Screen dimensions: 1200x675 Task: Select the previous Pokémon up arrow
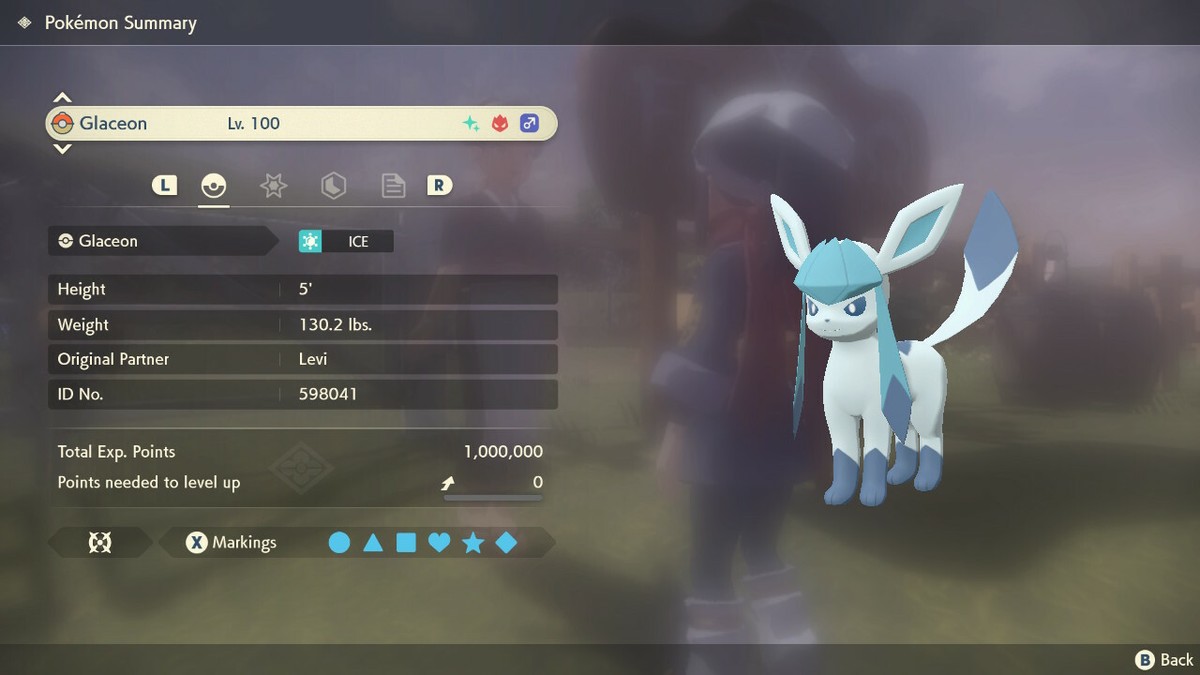pos(62,98)
